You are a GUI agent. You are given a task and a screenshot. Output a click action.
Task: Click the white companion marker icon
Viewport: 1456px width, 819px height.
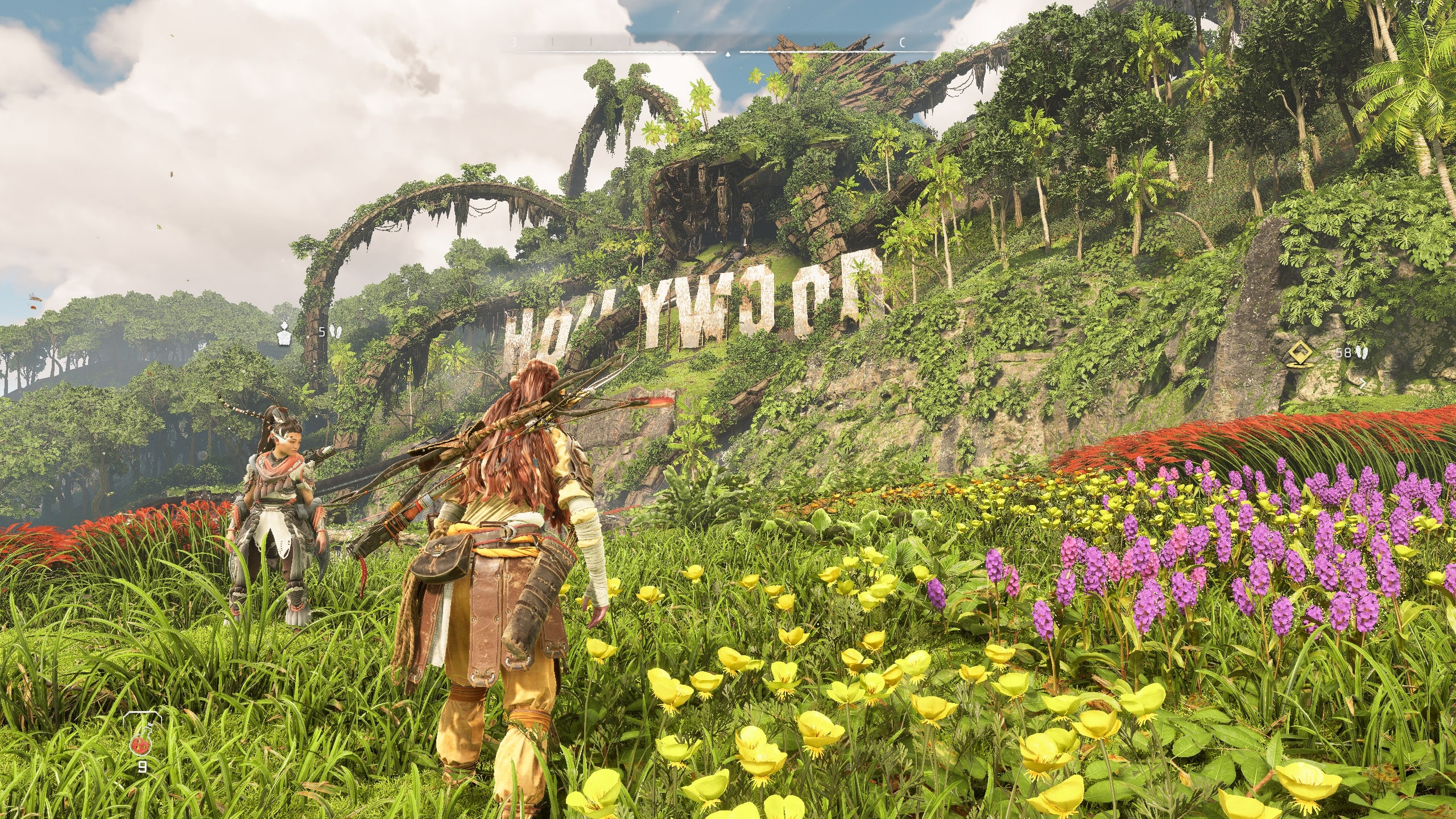click(284, 333)
